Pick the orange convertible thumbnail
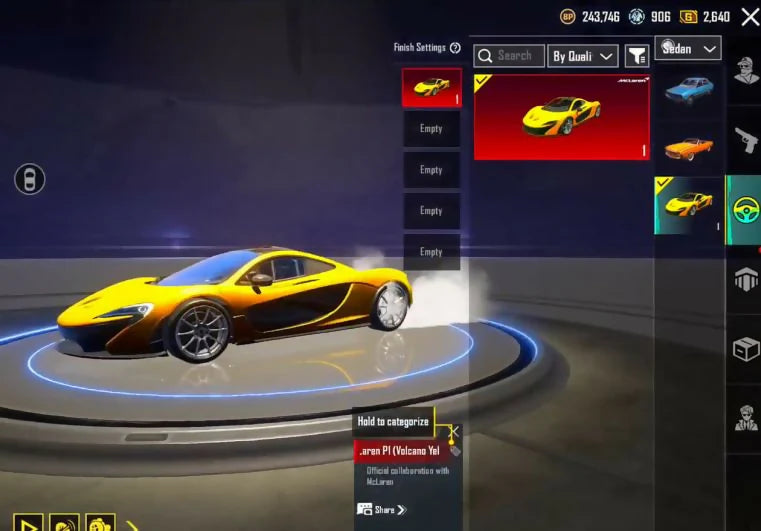This screenshot has height=531, width=761. tap(688, 148)
